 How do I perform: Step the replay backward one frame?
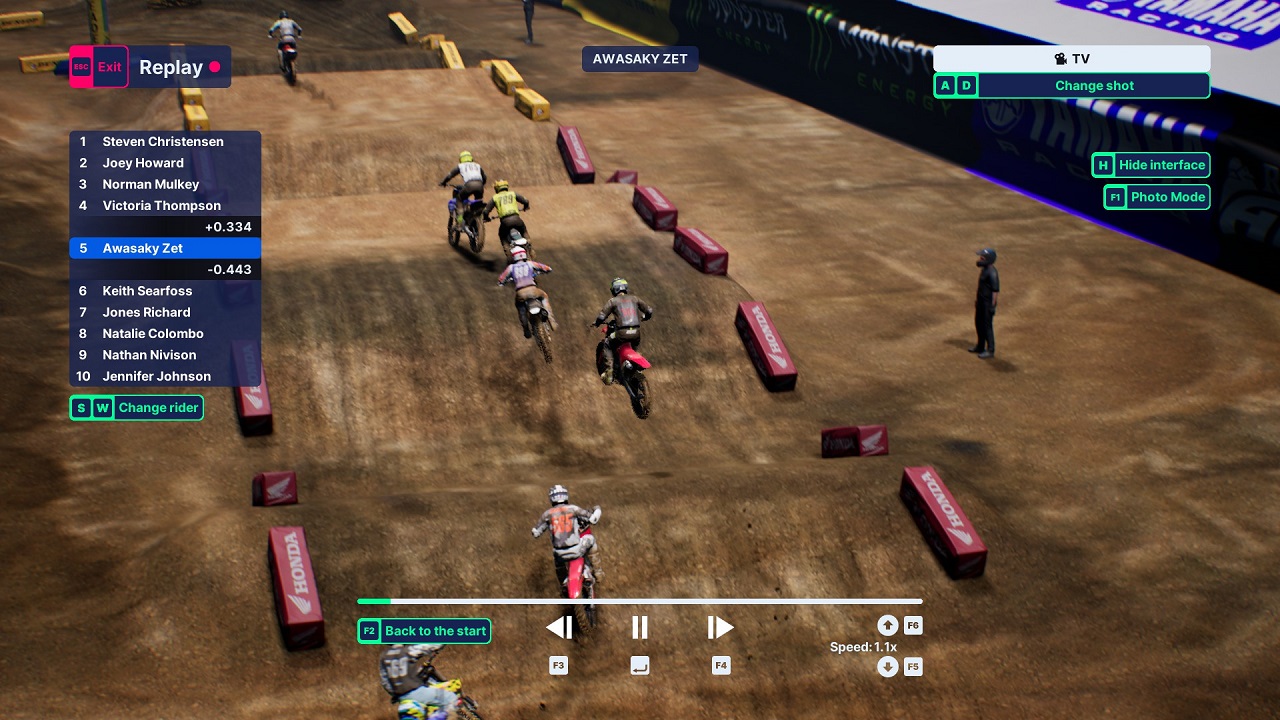tap(559, 628)
